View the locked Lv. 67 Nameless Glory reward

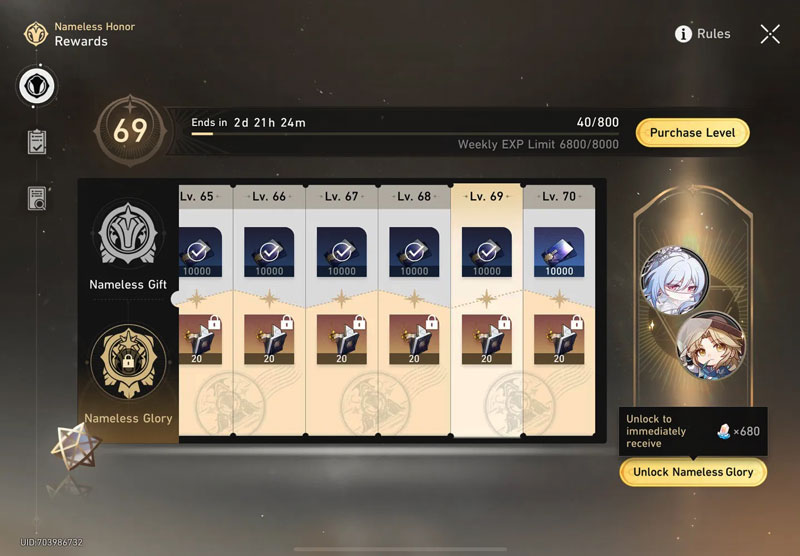342,339
